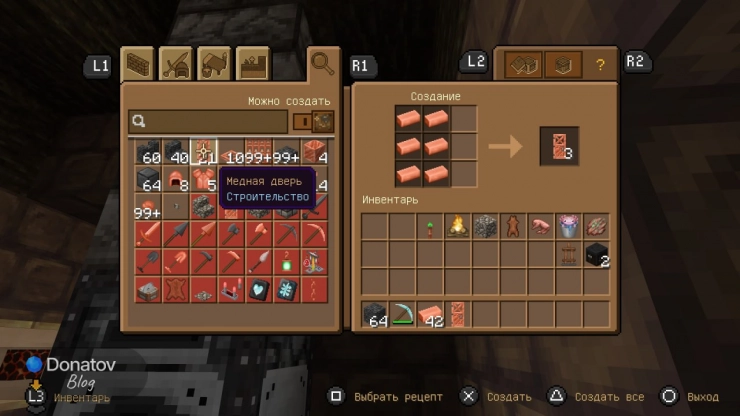Select the raw porkchop in inventory

(541, 226)
